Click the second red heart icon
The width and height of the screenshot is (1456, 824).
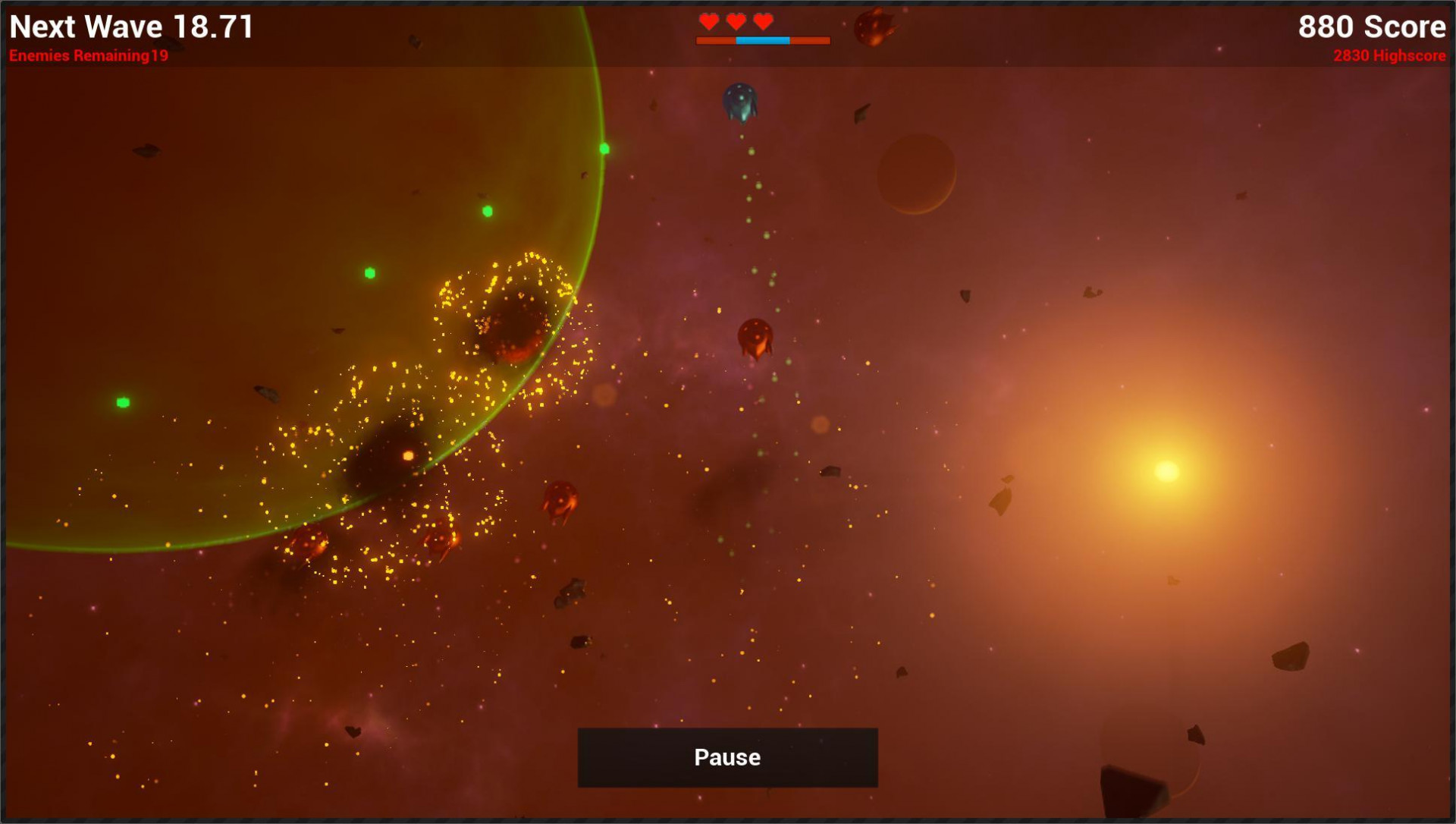pyautogui.click(x=735, y=21)
